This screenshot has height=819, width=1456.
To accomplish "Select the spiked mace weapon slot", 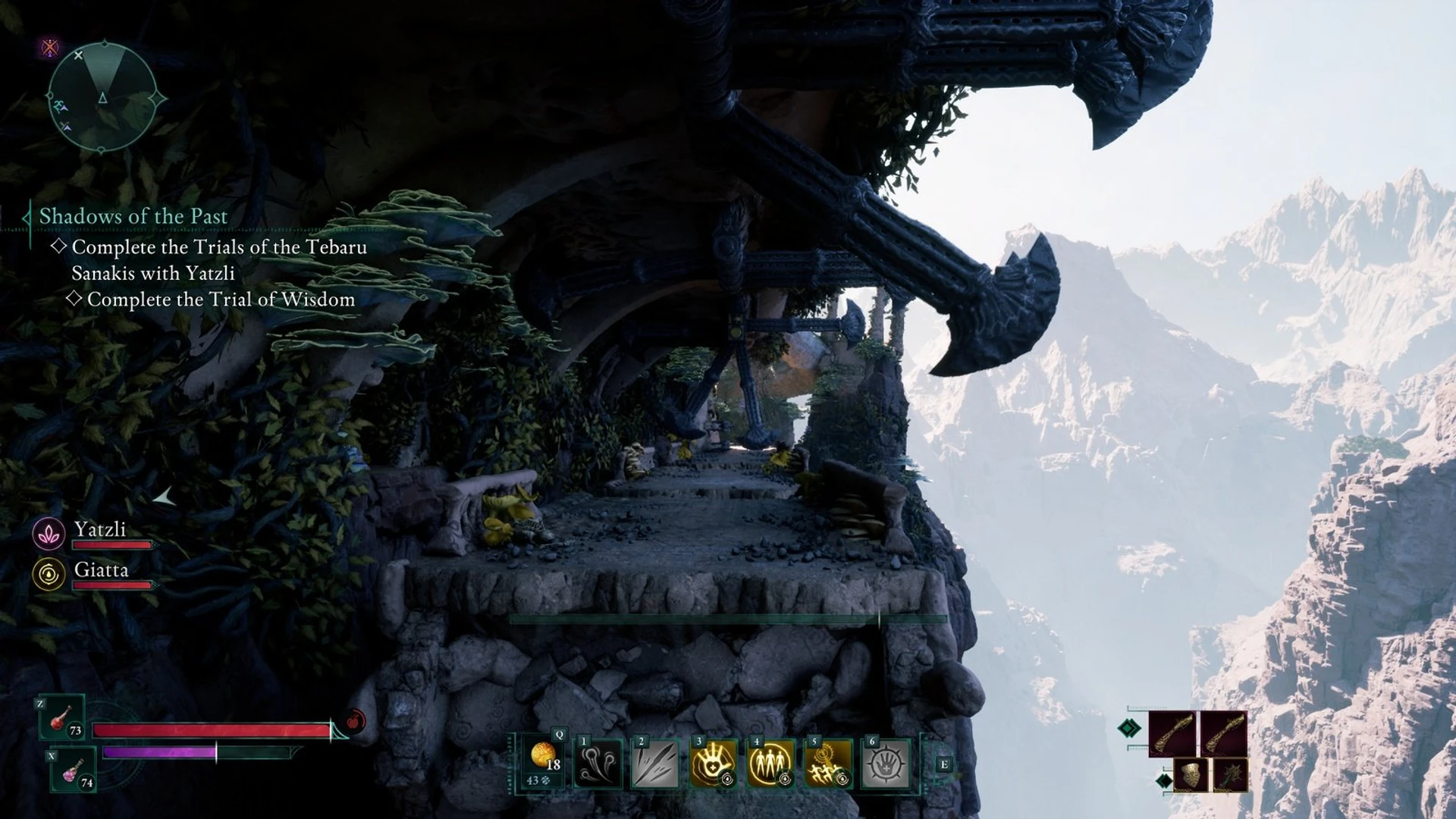I will (1229, 776).
